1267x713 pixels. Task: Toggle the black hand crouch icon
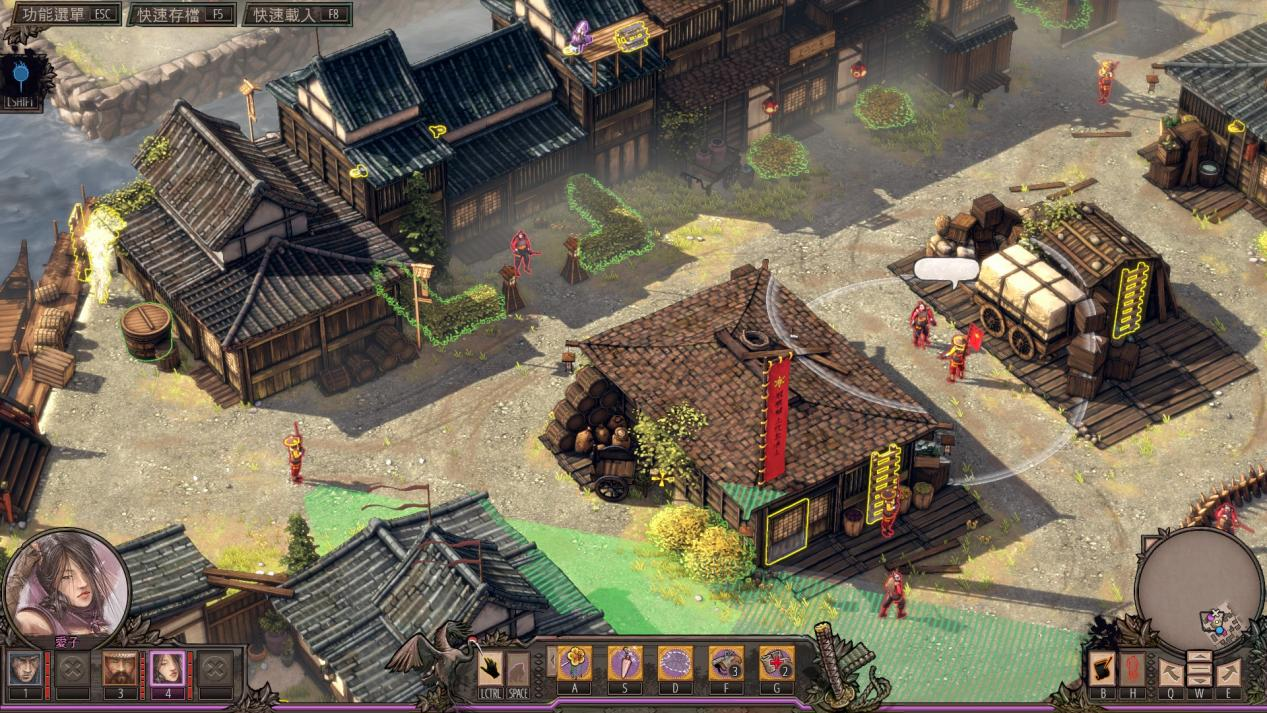tap(492, 667)
